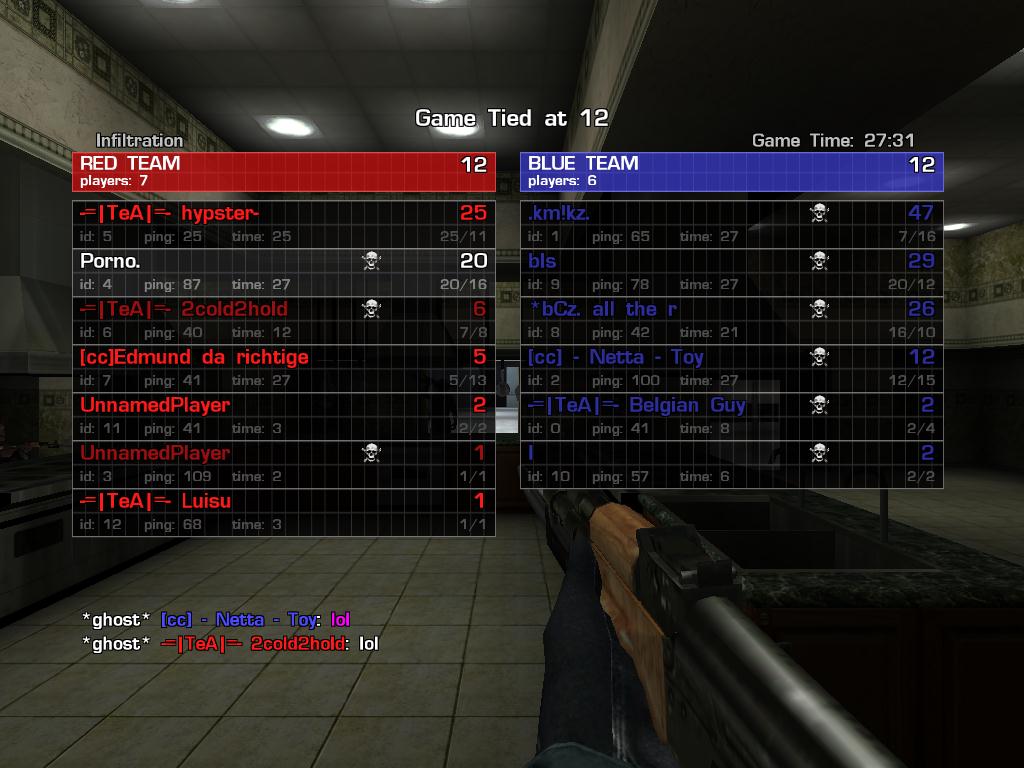Select the [cc]Edmund da richtige row

coord(283,368)
